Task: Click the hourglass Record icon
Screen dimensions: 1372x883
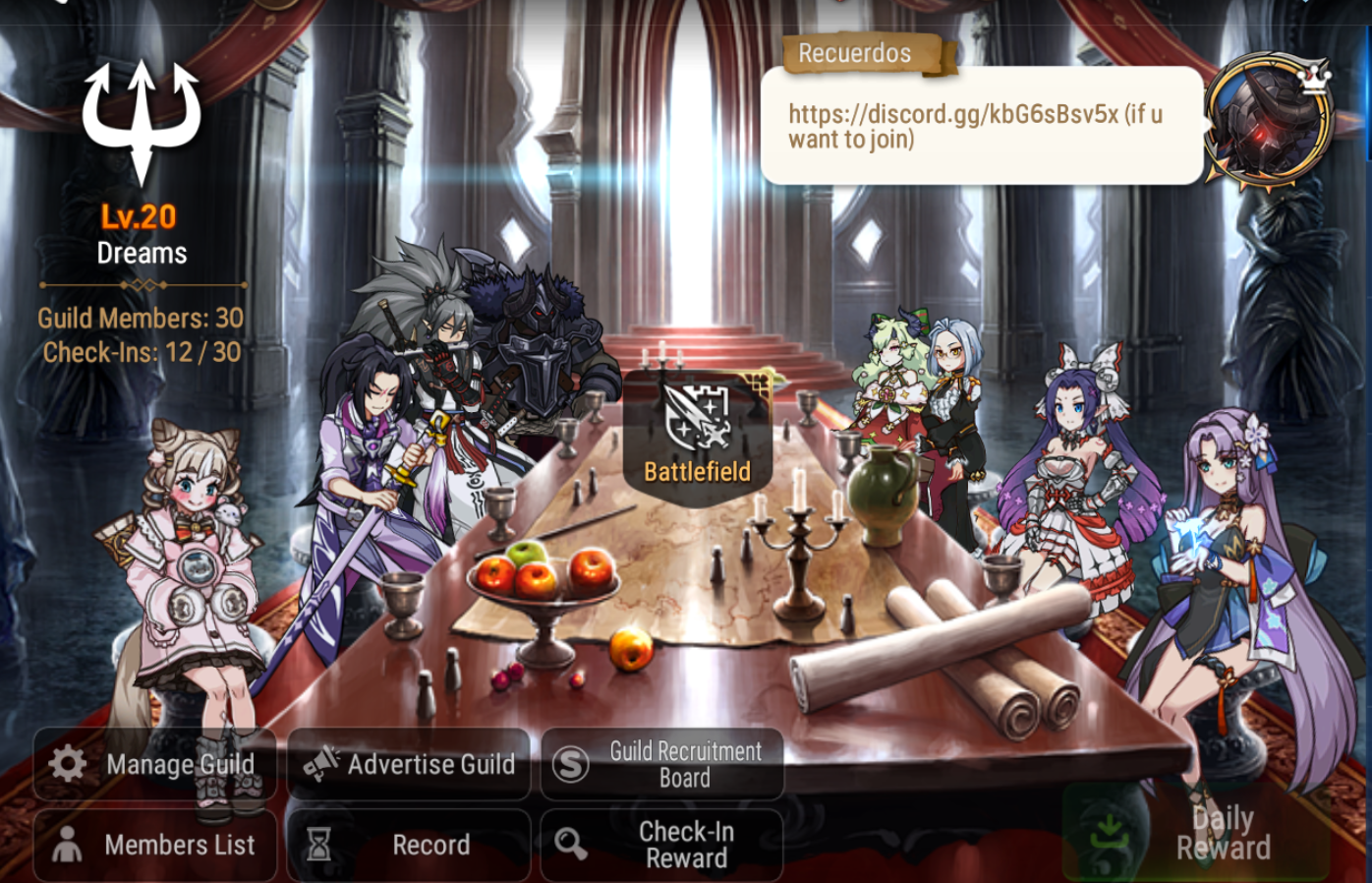Action: click(318, 845)
